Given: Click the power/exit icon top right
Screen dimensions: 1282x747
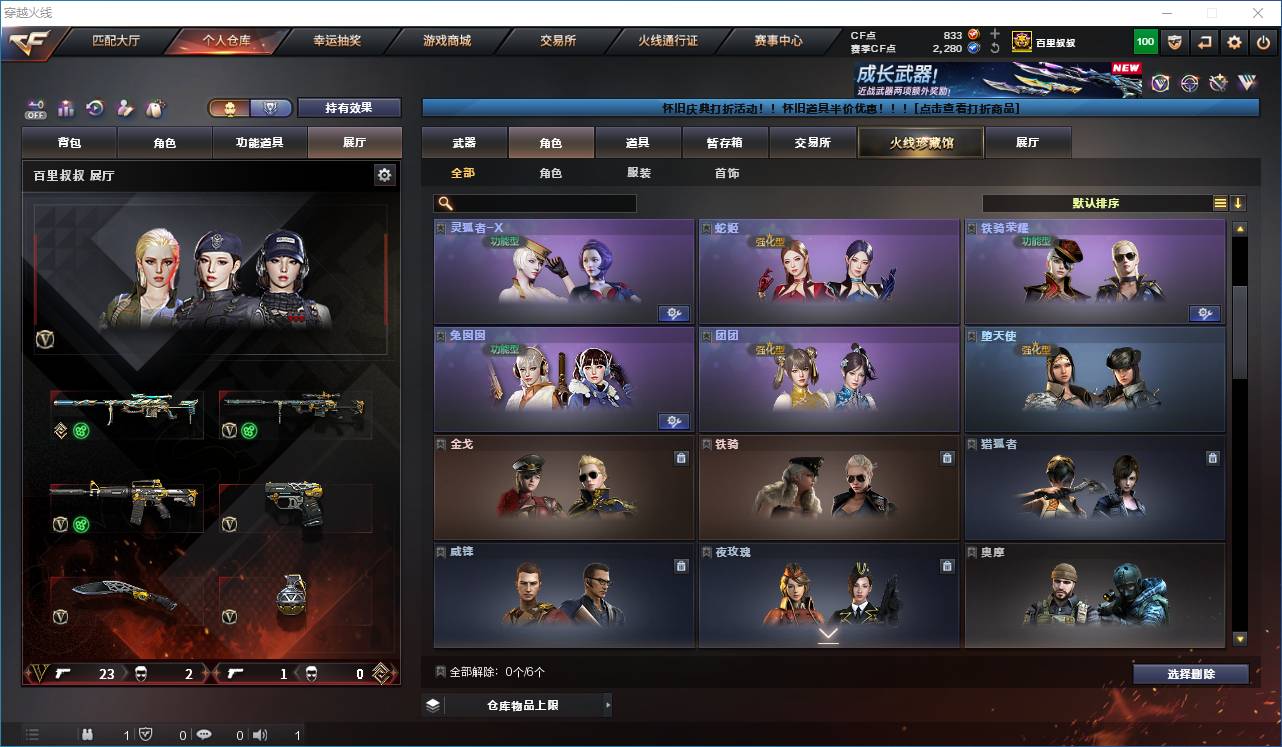Looking at the screenshot, I should (x=1264, y=42).
